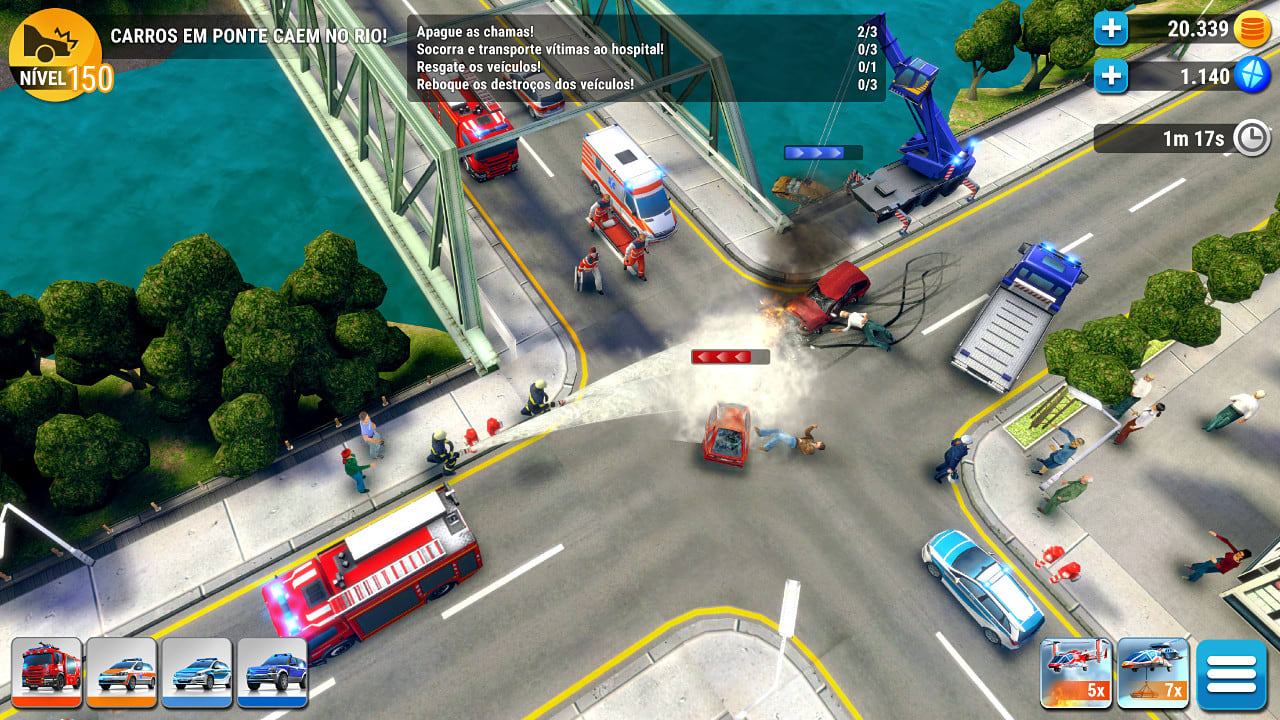Click the mission title CARROS EM PONTE
1280x720 pixels.
coord(251,32)
